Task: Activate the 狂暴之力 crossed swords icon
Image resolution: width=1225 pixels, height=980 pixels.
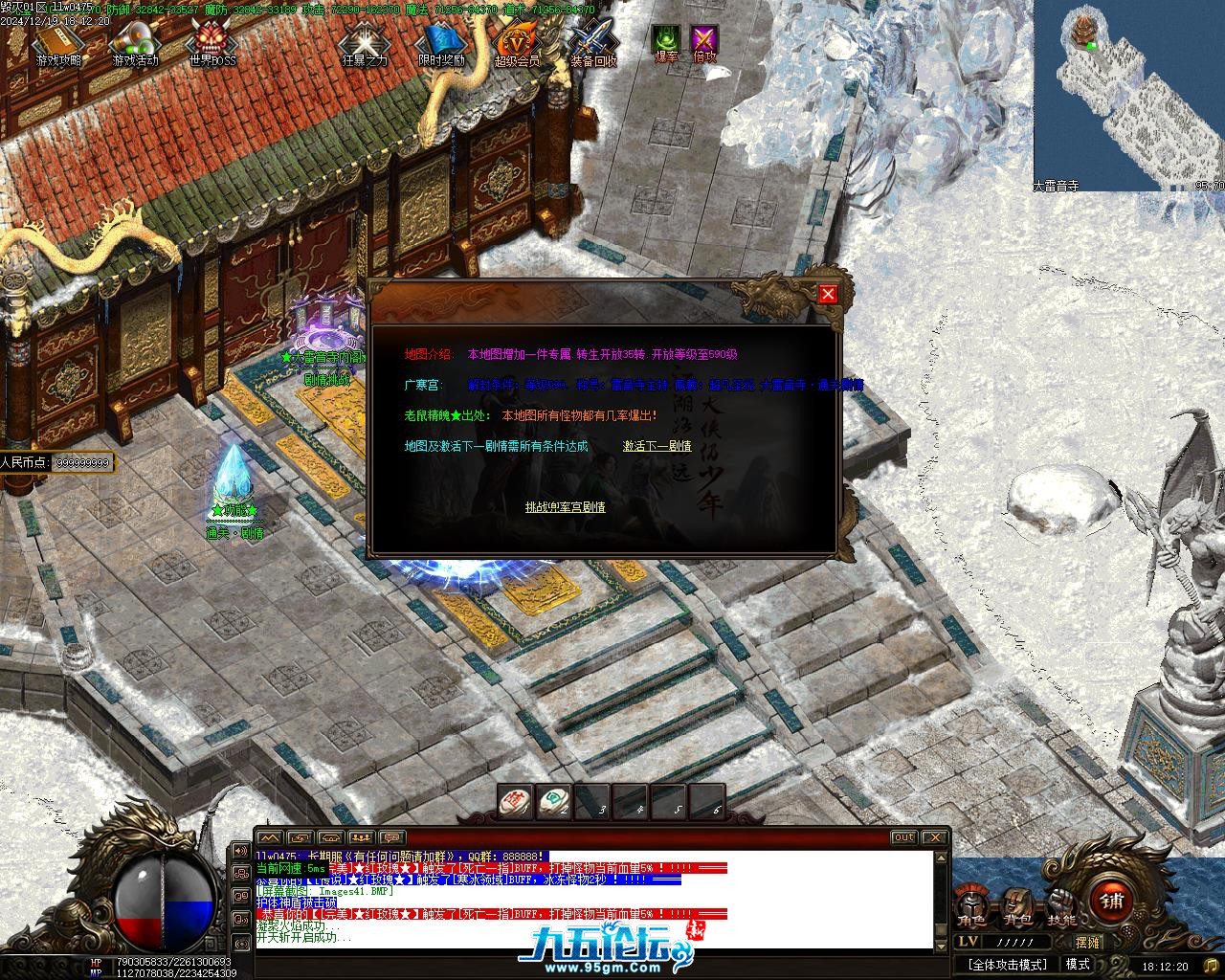Action: pyautogui.click(x=365, y=41)
